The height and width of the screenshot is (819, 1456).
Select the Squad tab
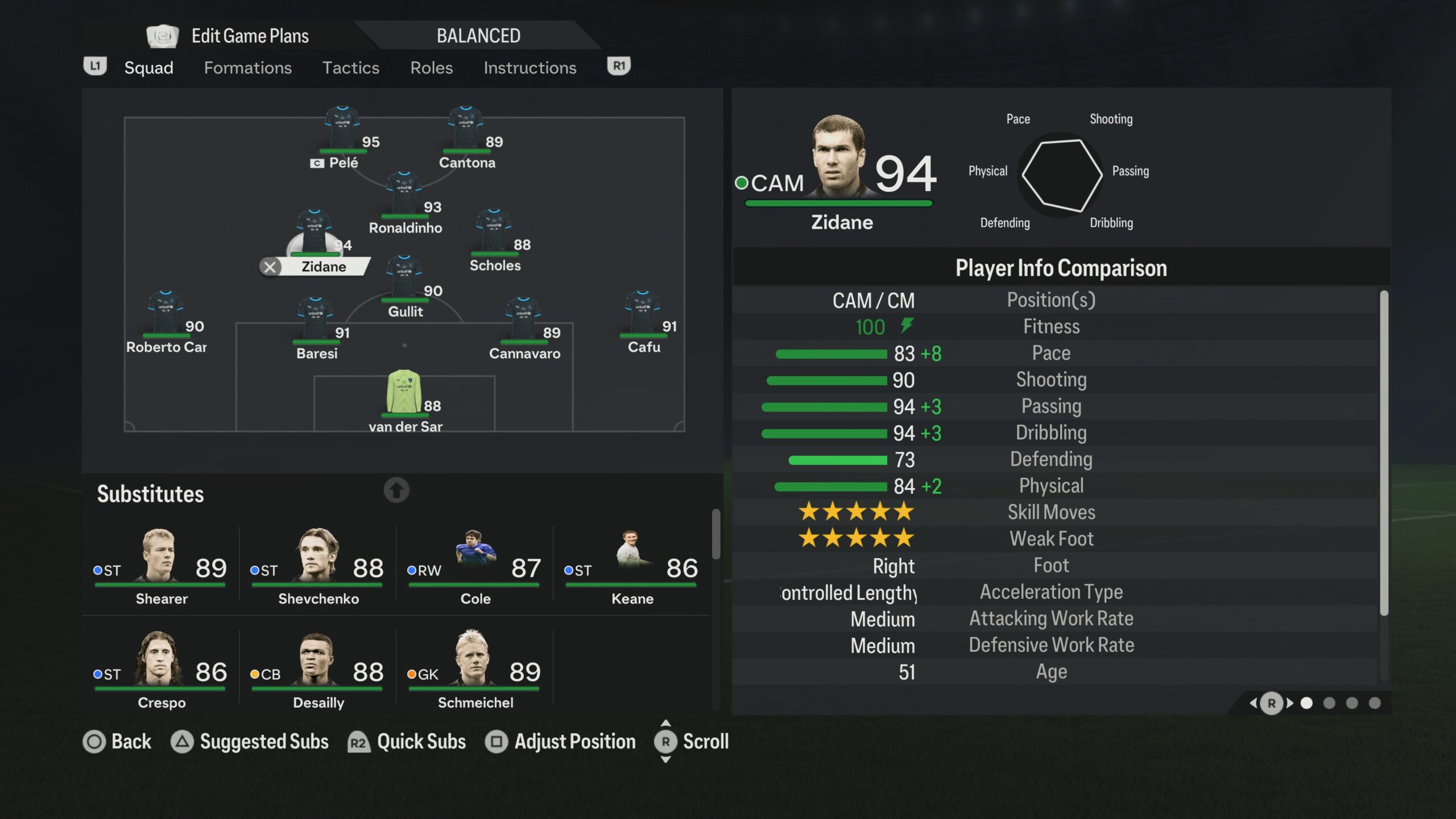[148, 68]
